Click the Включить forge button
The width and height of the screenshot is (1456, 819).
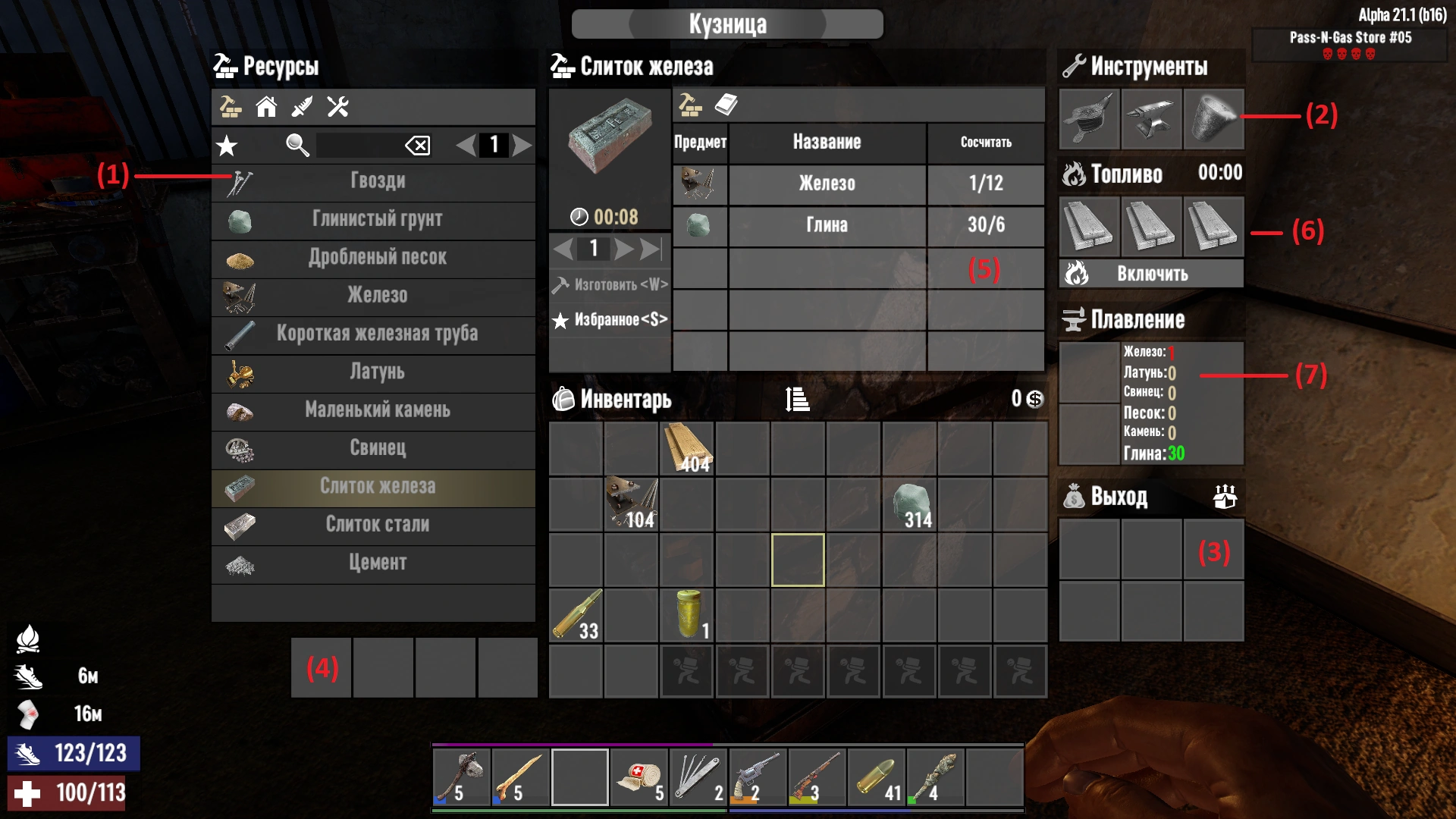pos(1151,274)
